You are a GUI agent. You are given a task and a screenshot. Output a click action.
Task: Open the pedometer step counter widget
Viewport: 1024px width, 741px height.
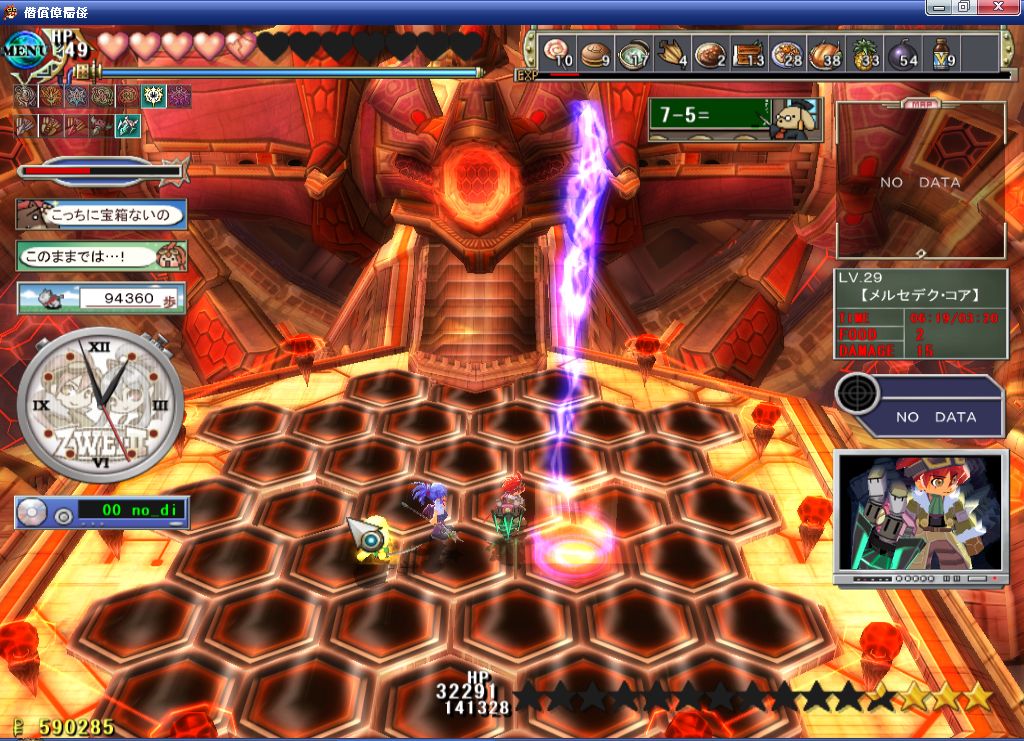[101, 297]
